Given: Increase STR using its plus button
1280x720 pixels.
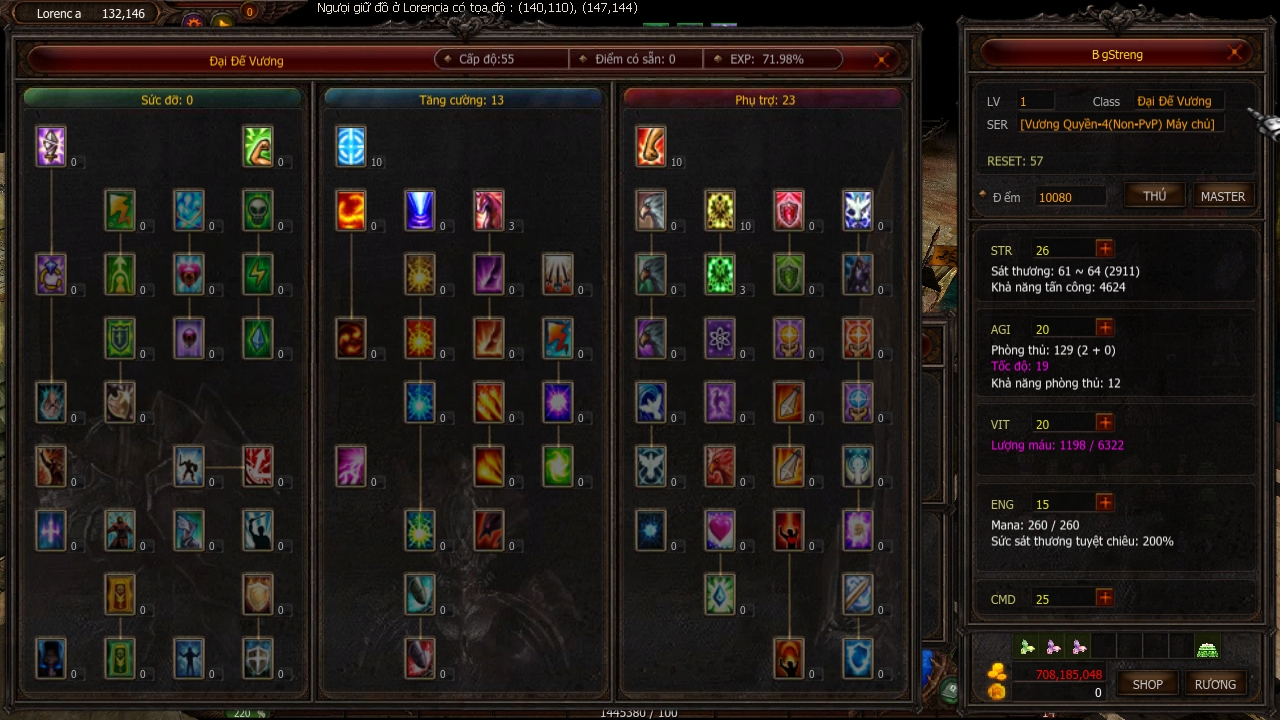Looking at the screenshot, I should (x=1105, y=249).
